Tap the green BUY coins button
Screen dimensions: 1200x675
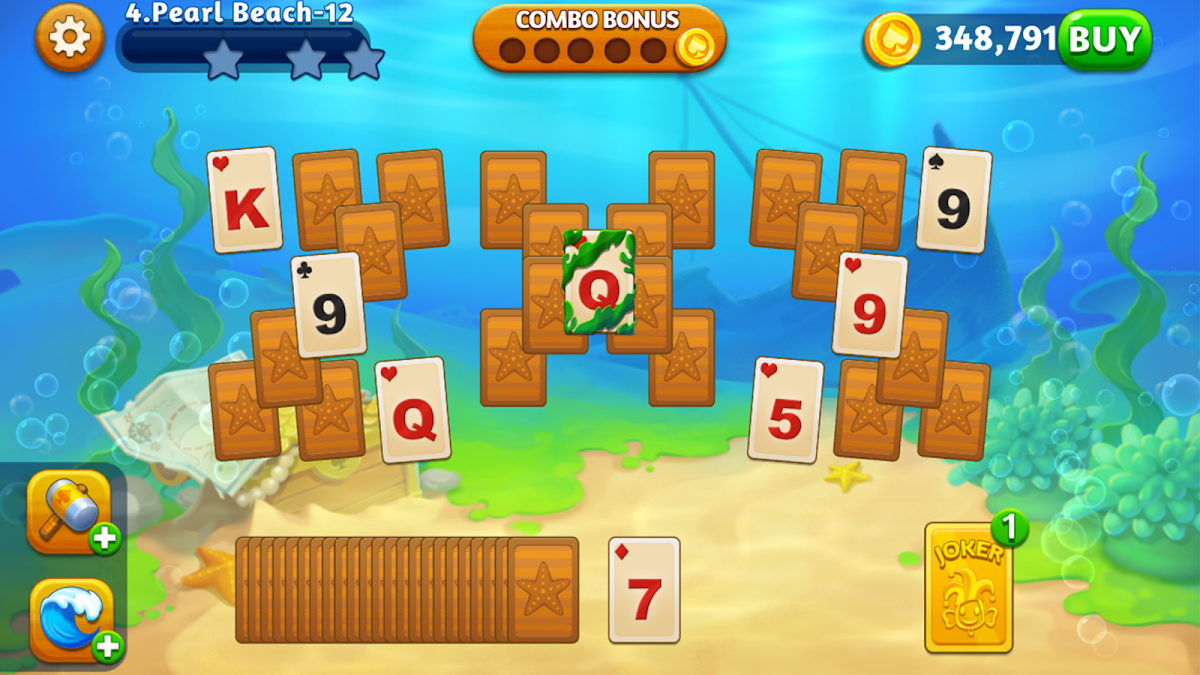pyautogui.click(x=1104, y=40)
